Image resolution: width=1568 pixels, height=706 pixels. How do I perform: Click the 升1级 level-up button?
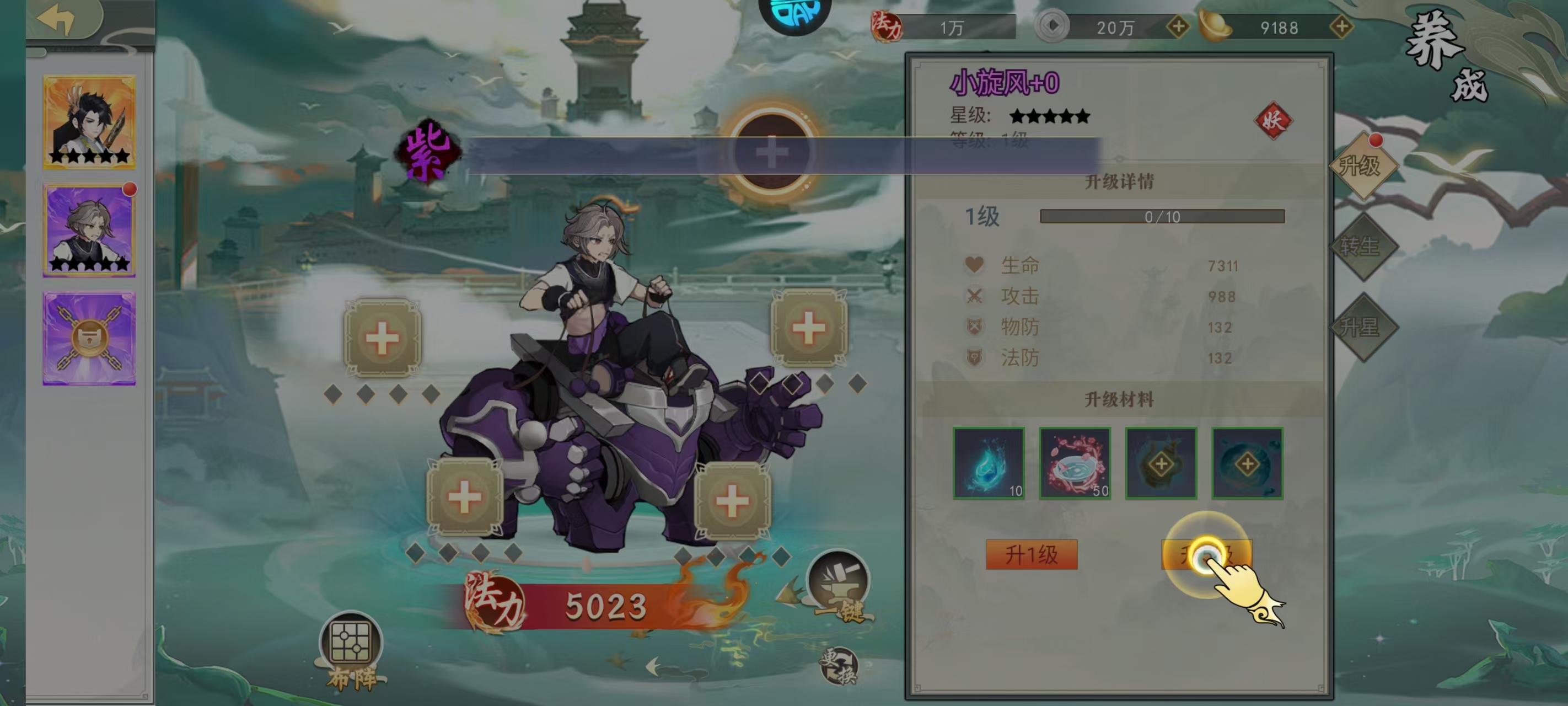click(x=1031, y=555)
